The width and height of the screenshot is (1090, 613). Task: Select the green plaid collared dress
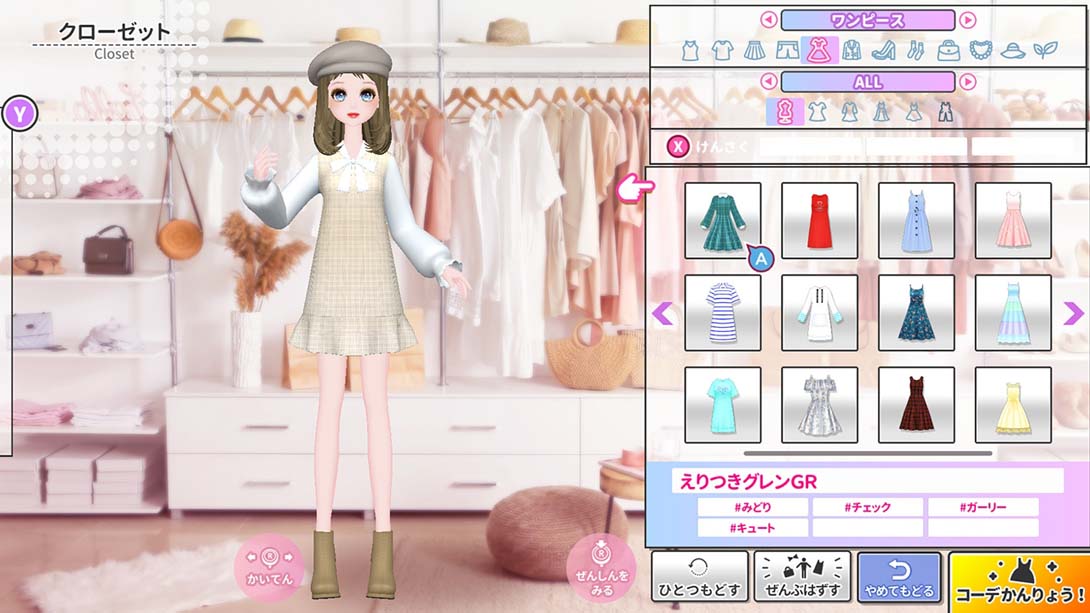click(722, 220)
